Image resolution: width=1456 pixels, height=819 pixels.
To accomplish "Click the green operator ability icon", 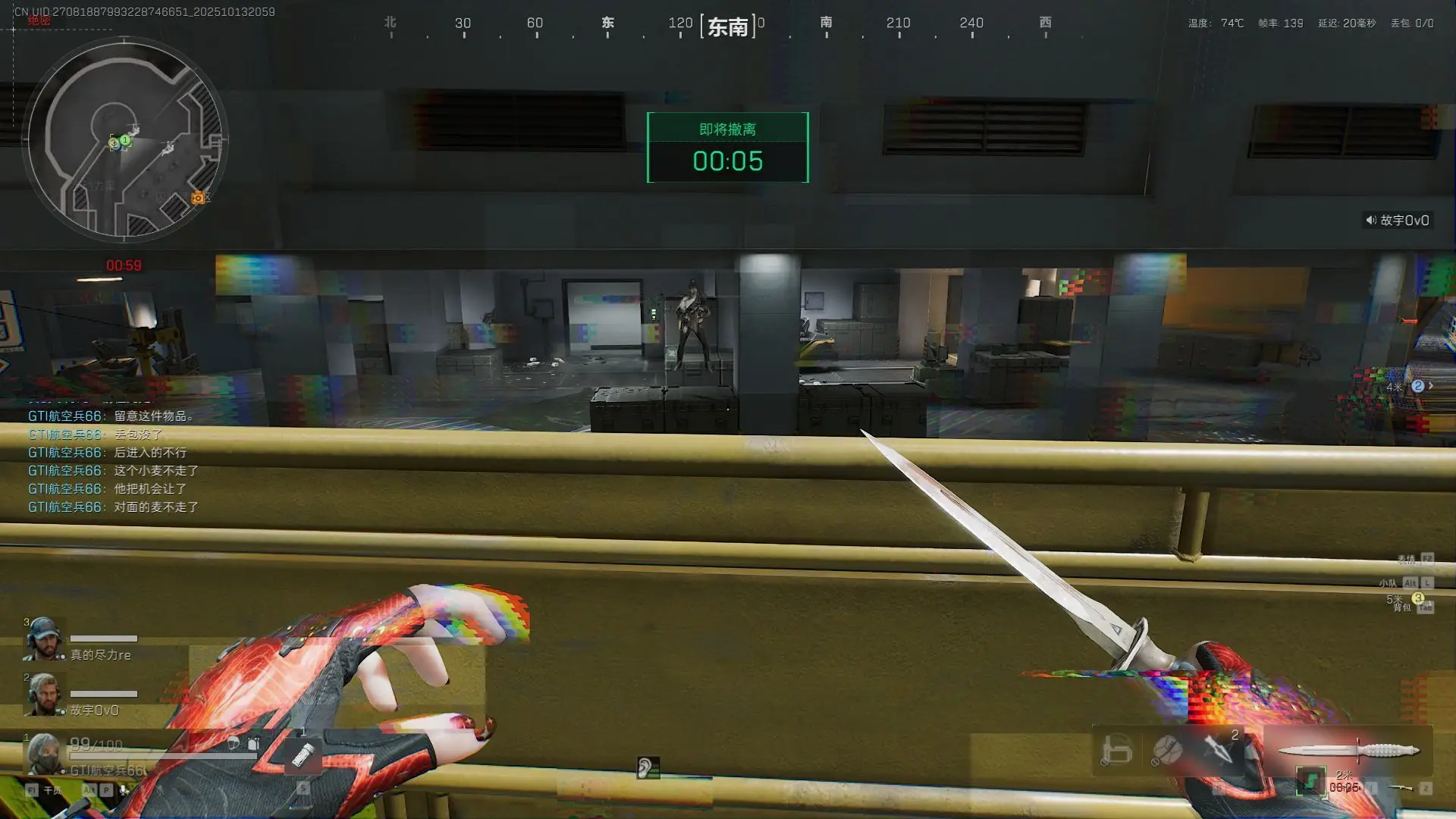I will (x=1310, y=781).
